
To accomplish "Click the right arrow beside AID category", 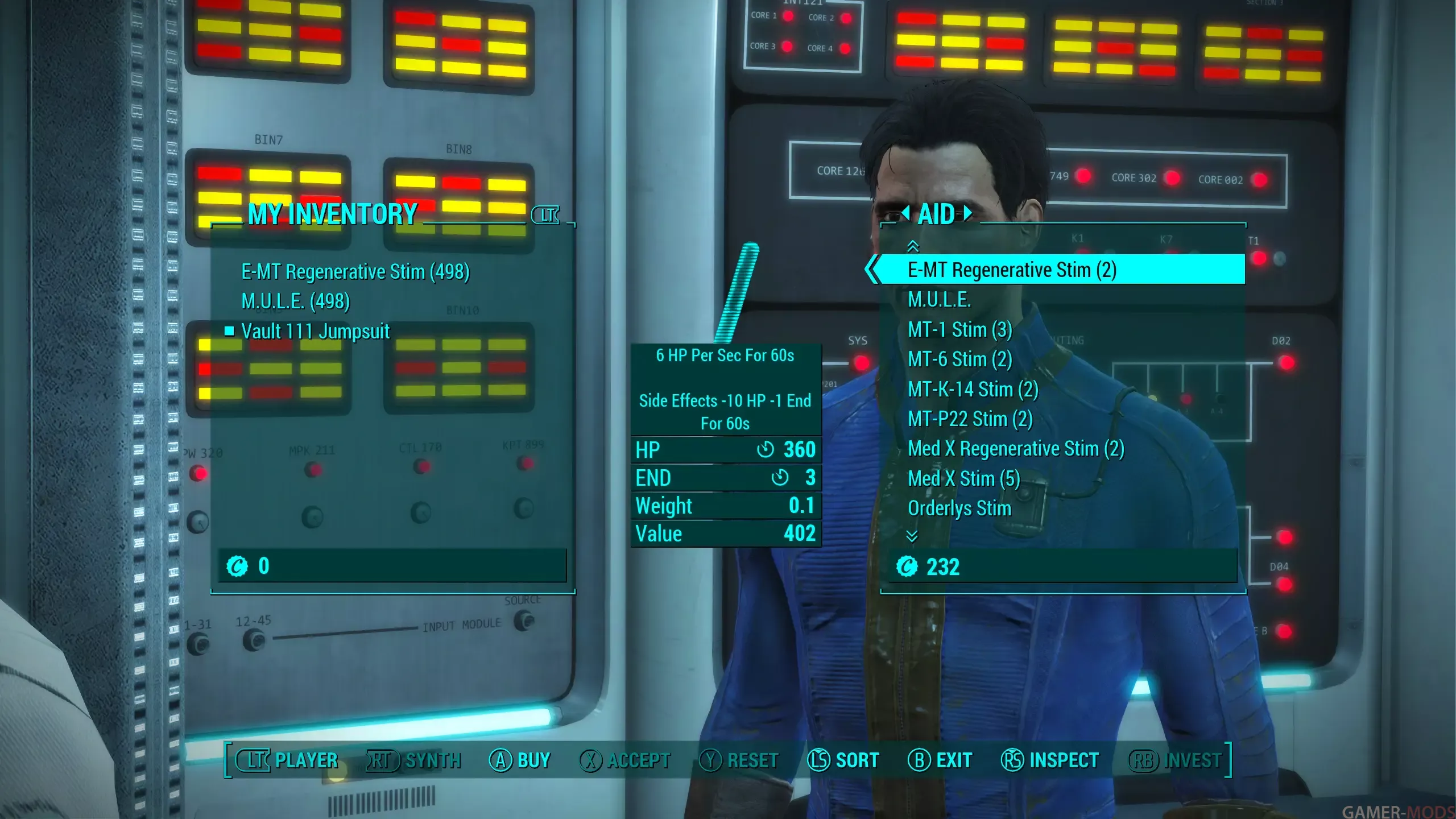I will 967,213.
